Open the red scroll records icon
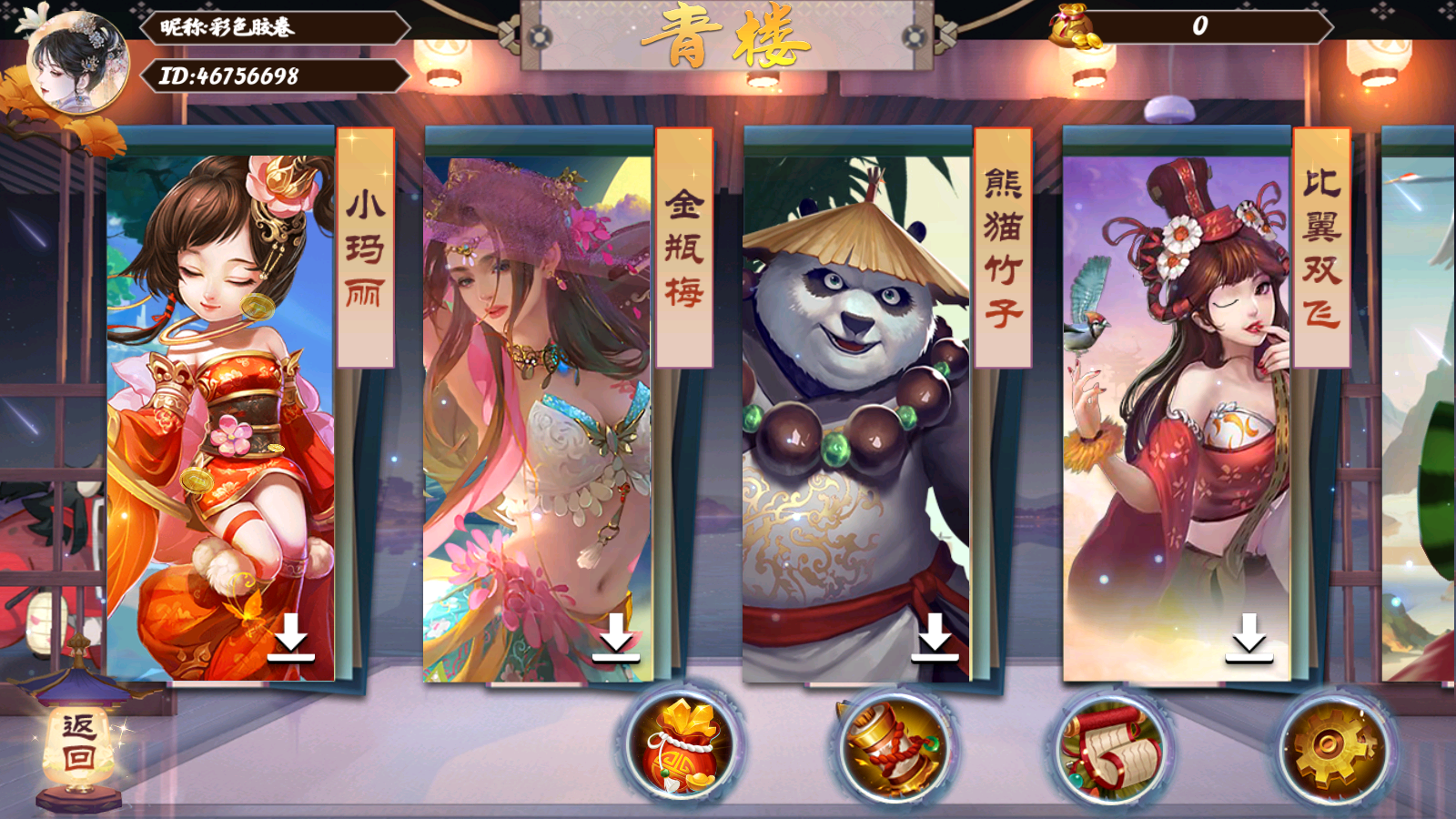The height and width of the screenshot is (819, 1456). [1112, 748]
